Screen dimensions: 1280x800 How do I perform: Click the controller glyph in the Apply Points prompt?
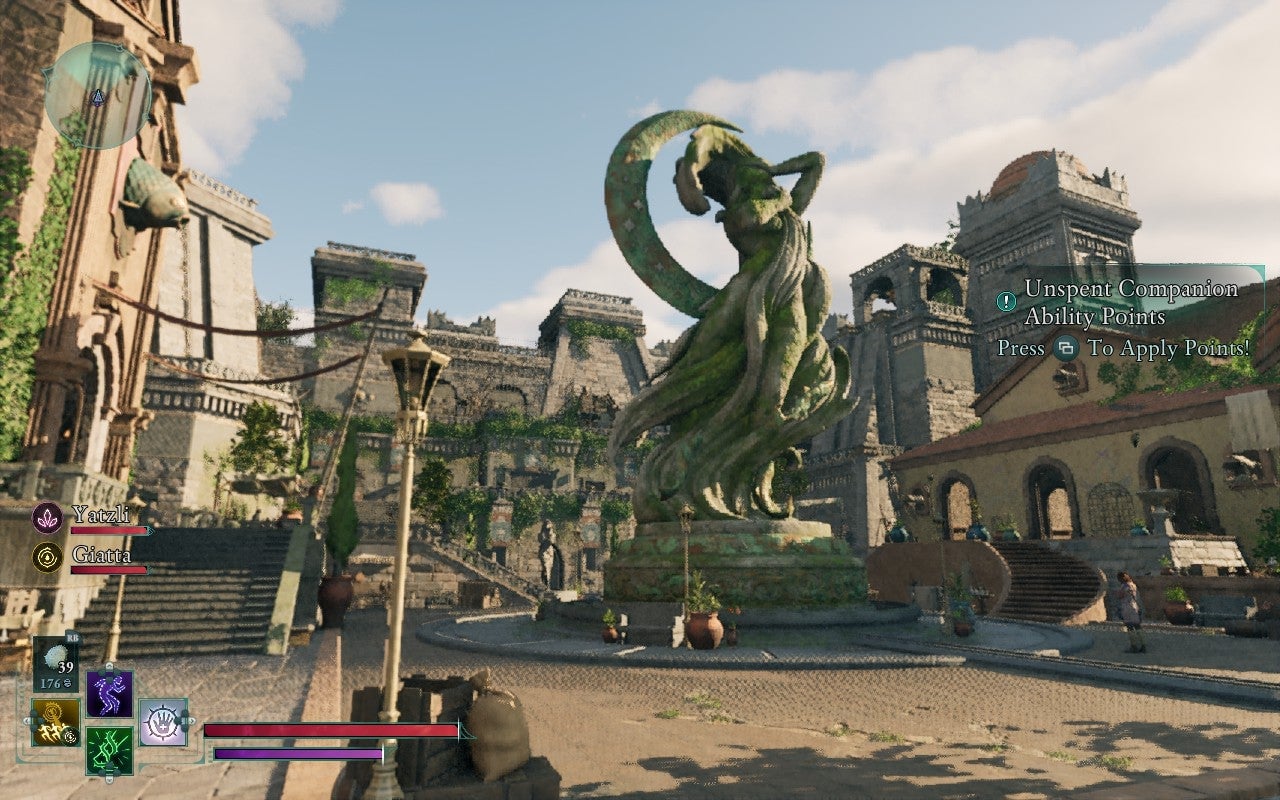tap(1067, 349)
